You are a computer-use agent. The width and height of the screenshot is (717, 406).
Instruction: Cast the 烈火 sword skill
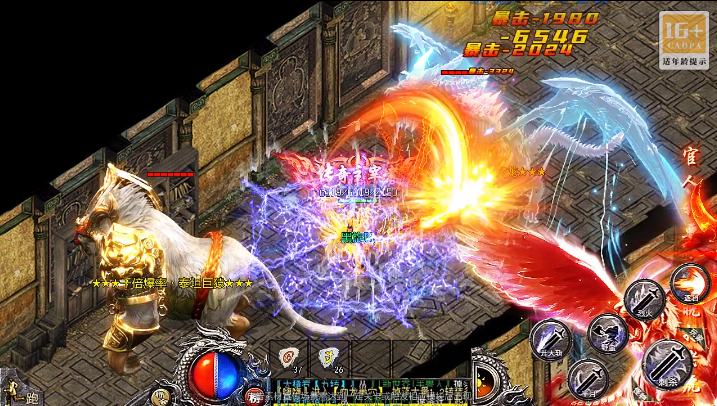[x=646, y=299]
